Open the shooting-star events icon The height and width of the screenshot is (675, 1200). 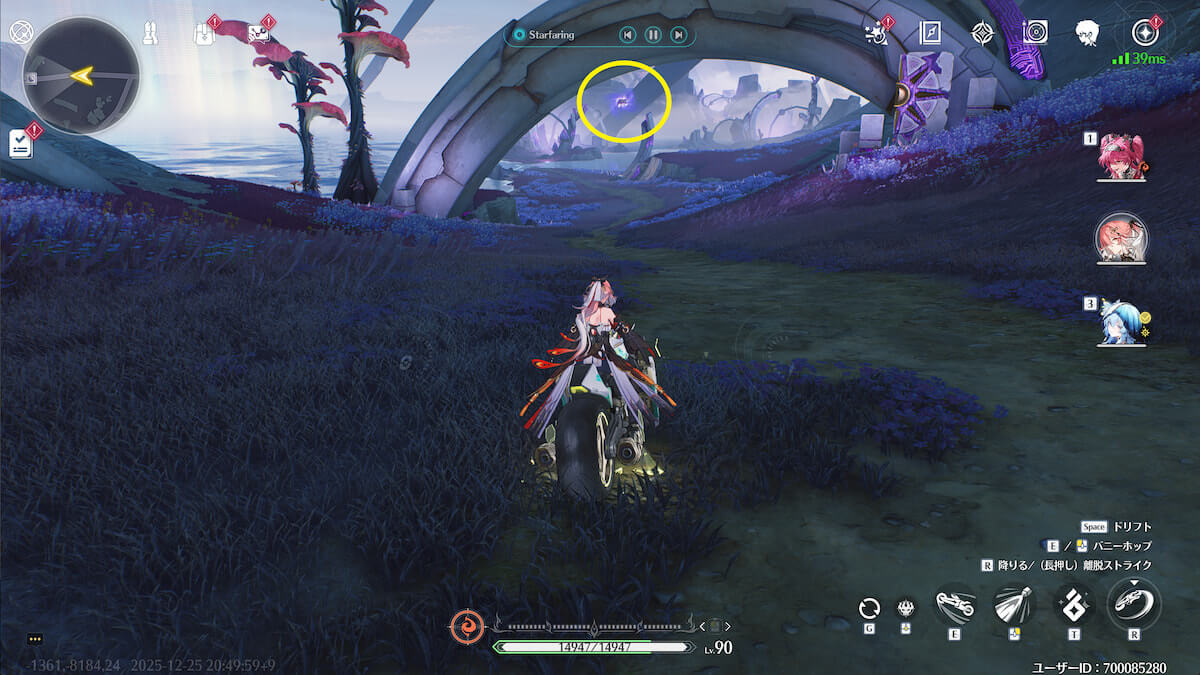[x=875, y=34]
